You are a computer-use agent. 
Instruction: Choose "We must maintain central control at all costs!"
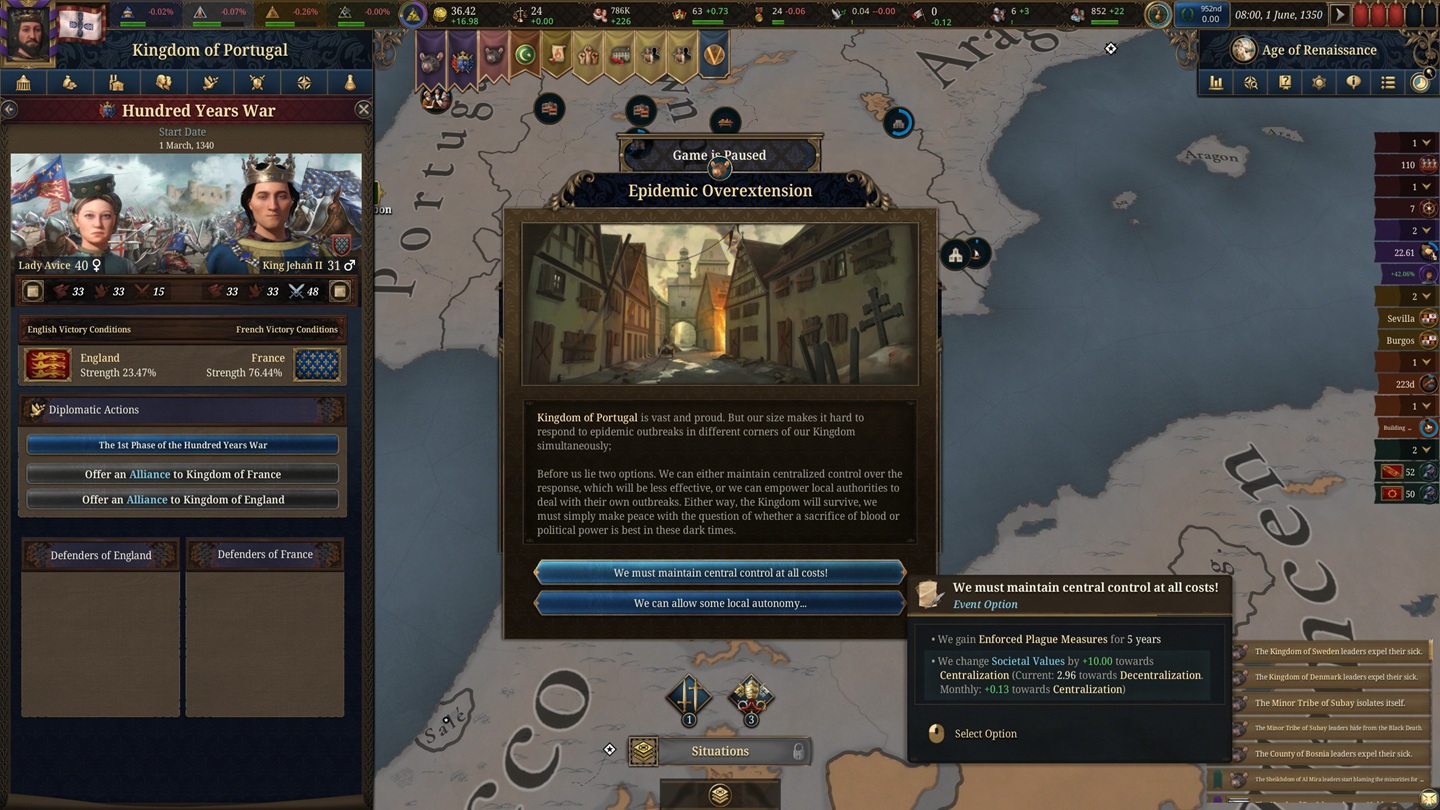click(x=720, y=573)
